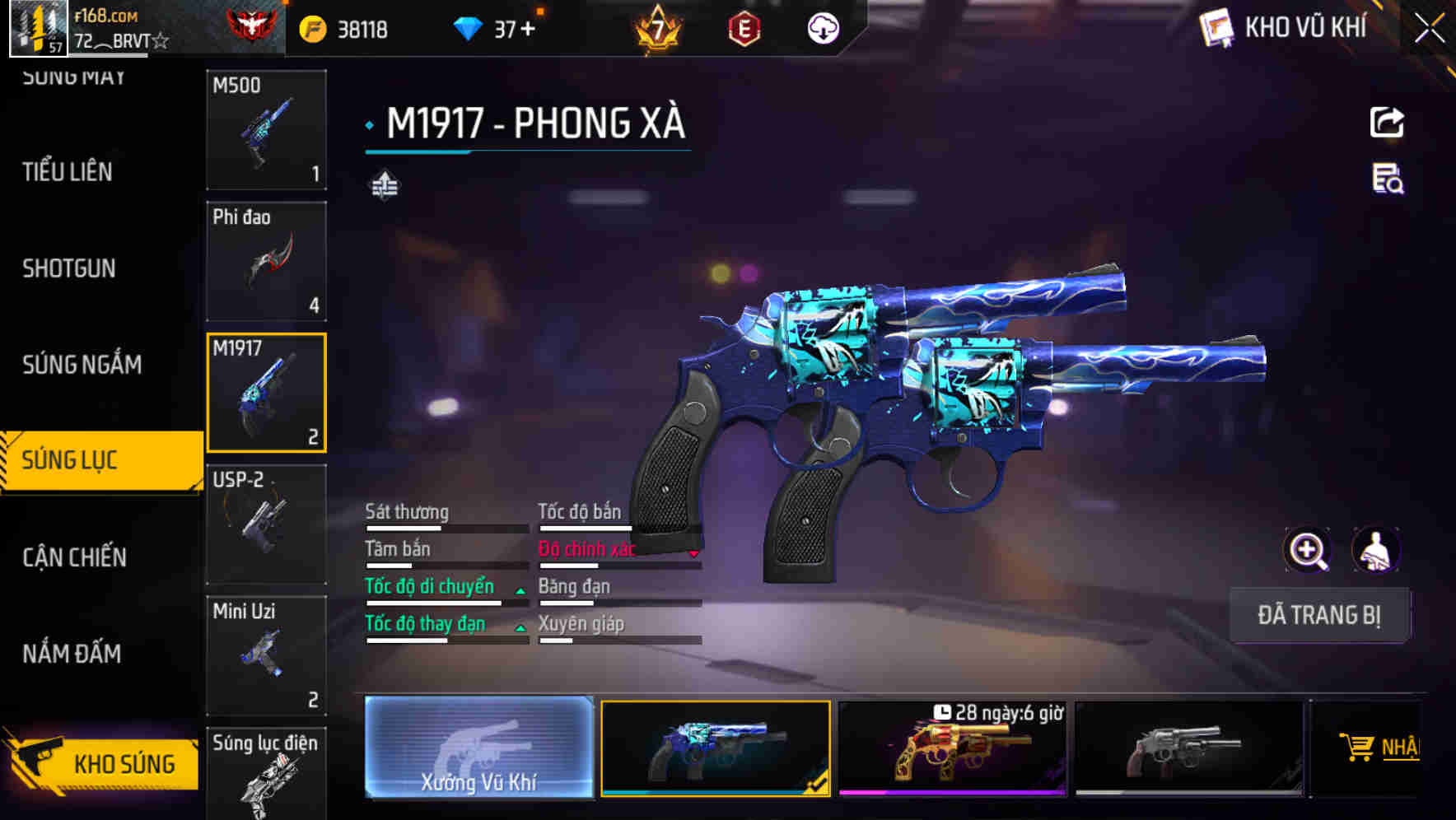Choose the Phi đao weapon tile
Screen dimensions: 1456x820
(x=266, y=262)
